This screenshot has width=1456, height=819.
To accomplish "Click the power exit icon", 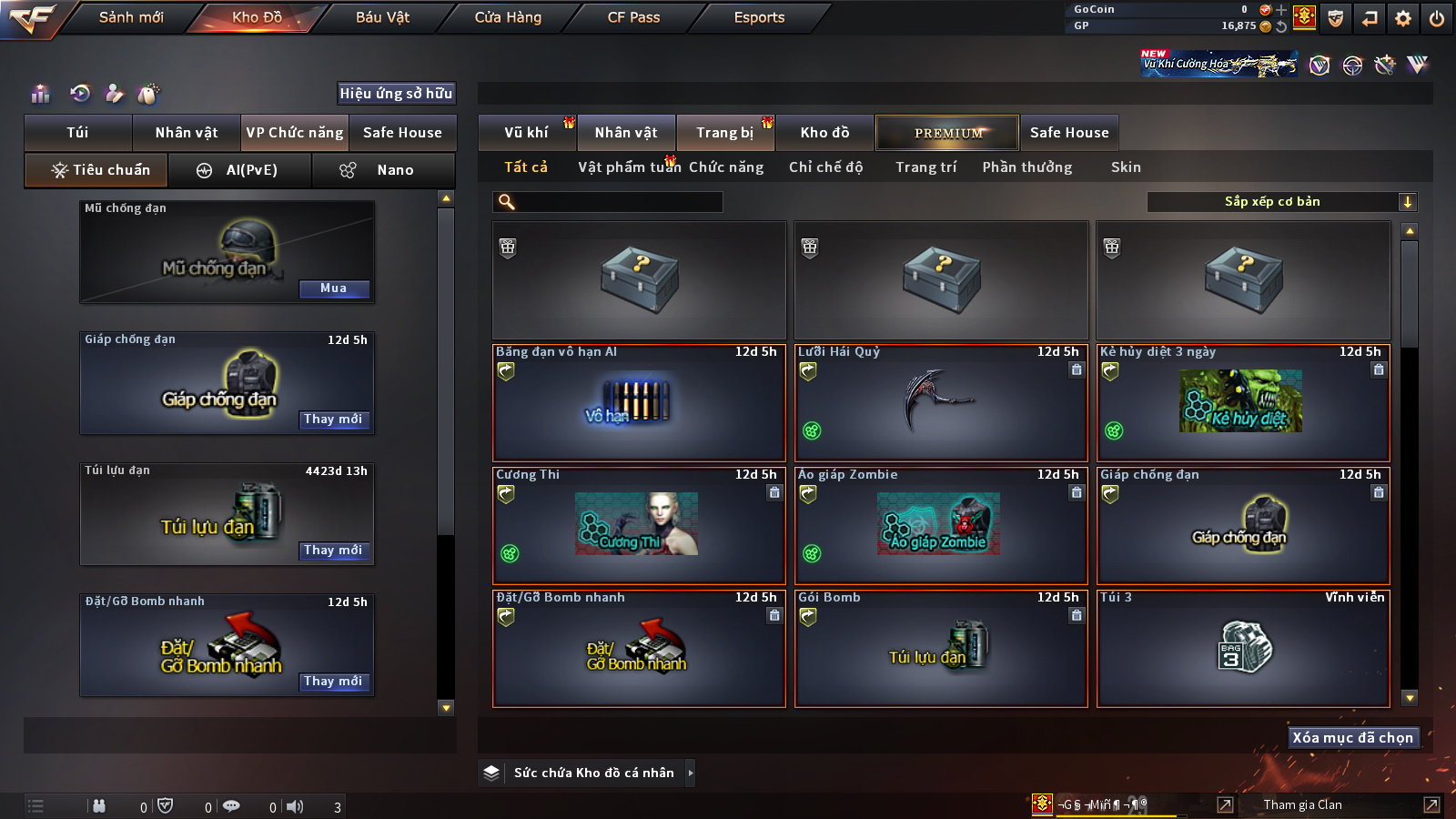I will pos(1437,18).
